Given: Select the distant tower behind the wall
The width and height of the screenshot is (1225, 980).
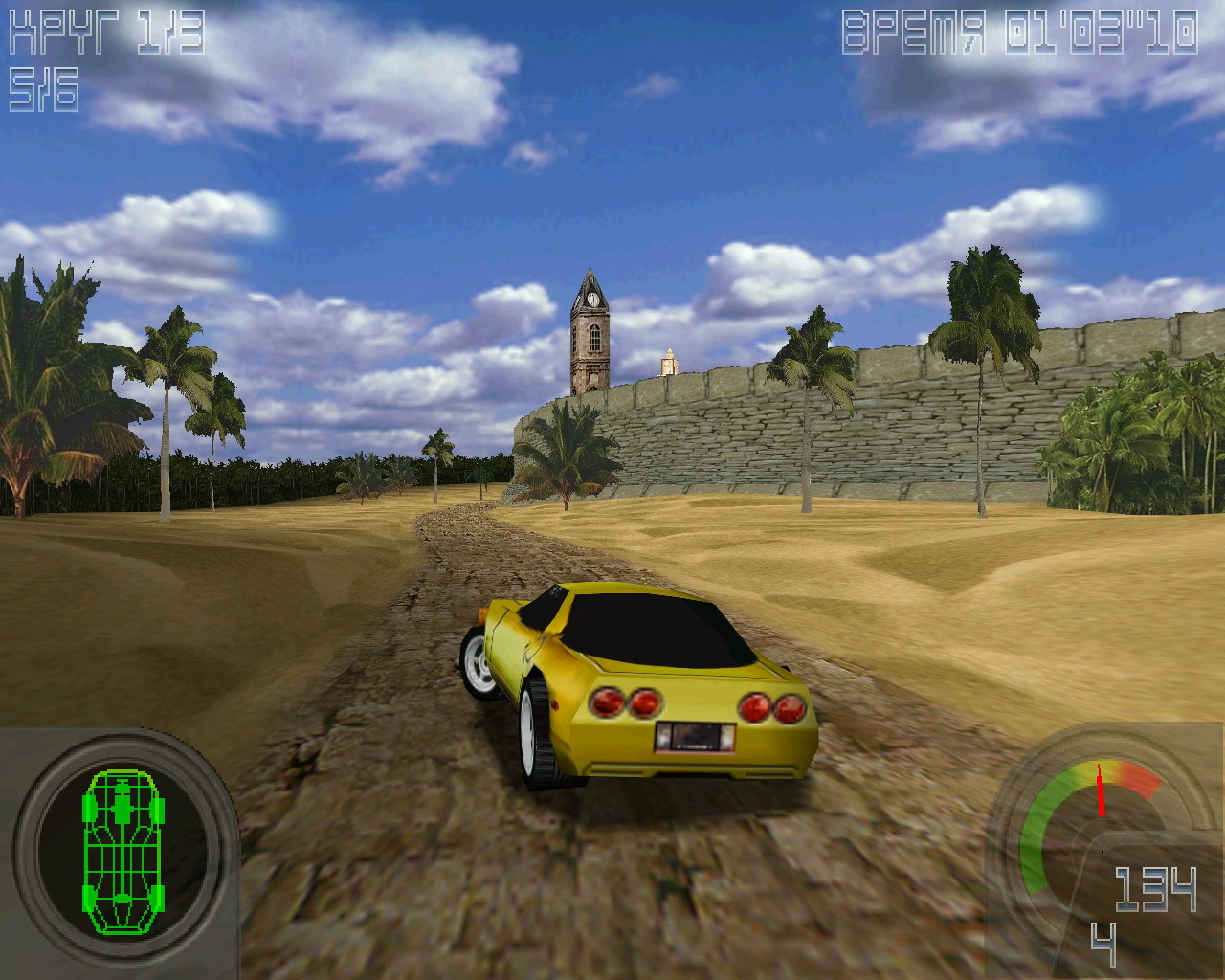Looking at the screenshot, I should tap(668, 364).
